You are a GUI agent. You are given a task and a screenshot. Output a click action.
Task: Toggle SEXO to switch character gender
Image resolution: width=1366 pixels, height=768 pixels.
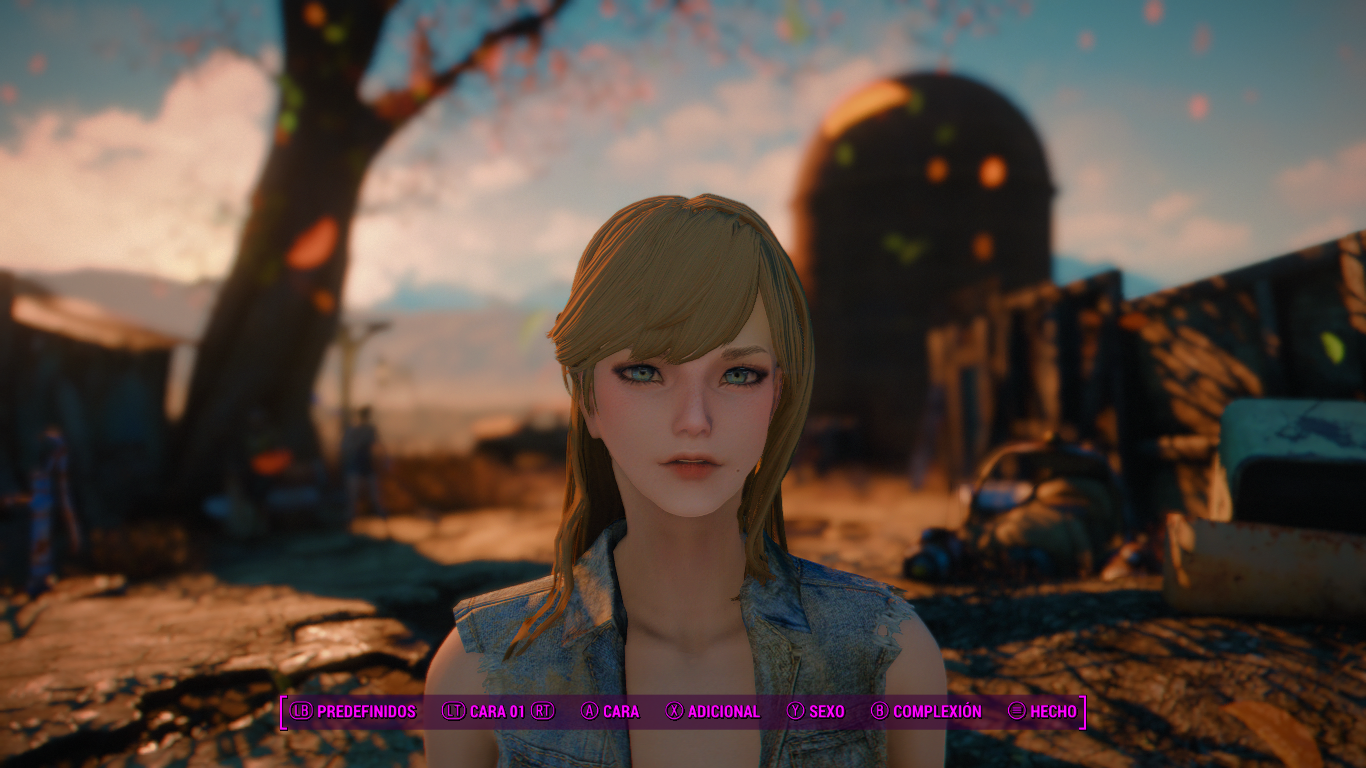(x=826, y=712)
